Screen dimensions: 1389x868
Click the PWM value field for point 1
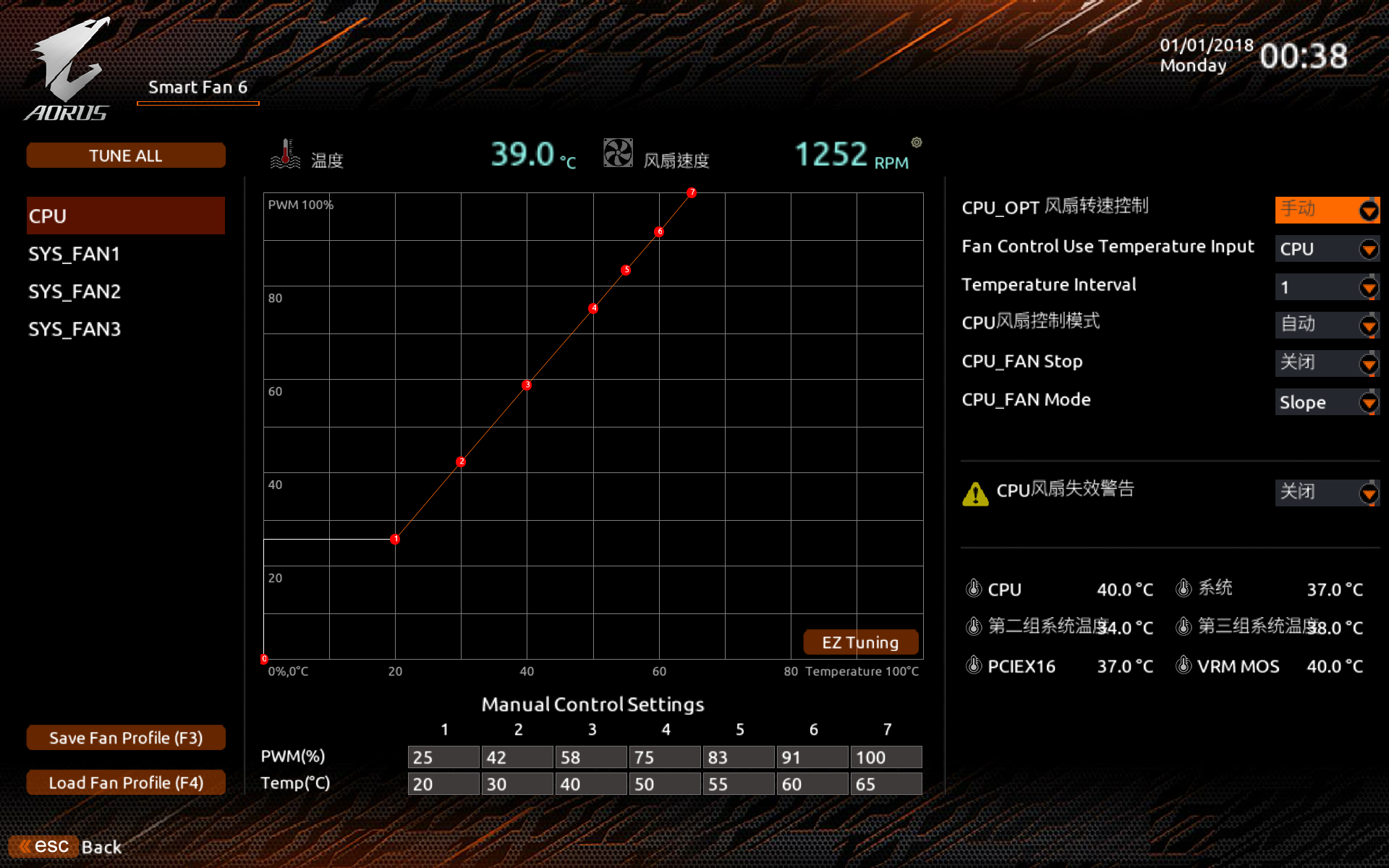[x=443, y=757]
